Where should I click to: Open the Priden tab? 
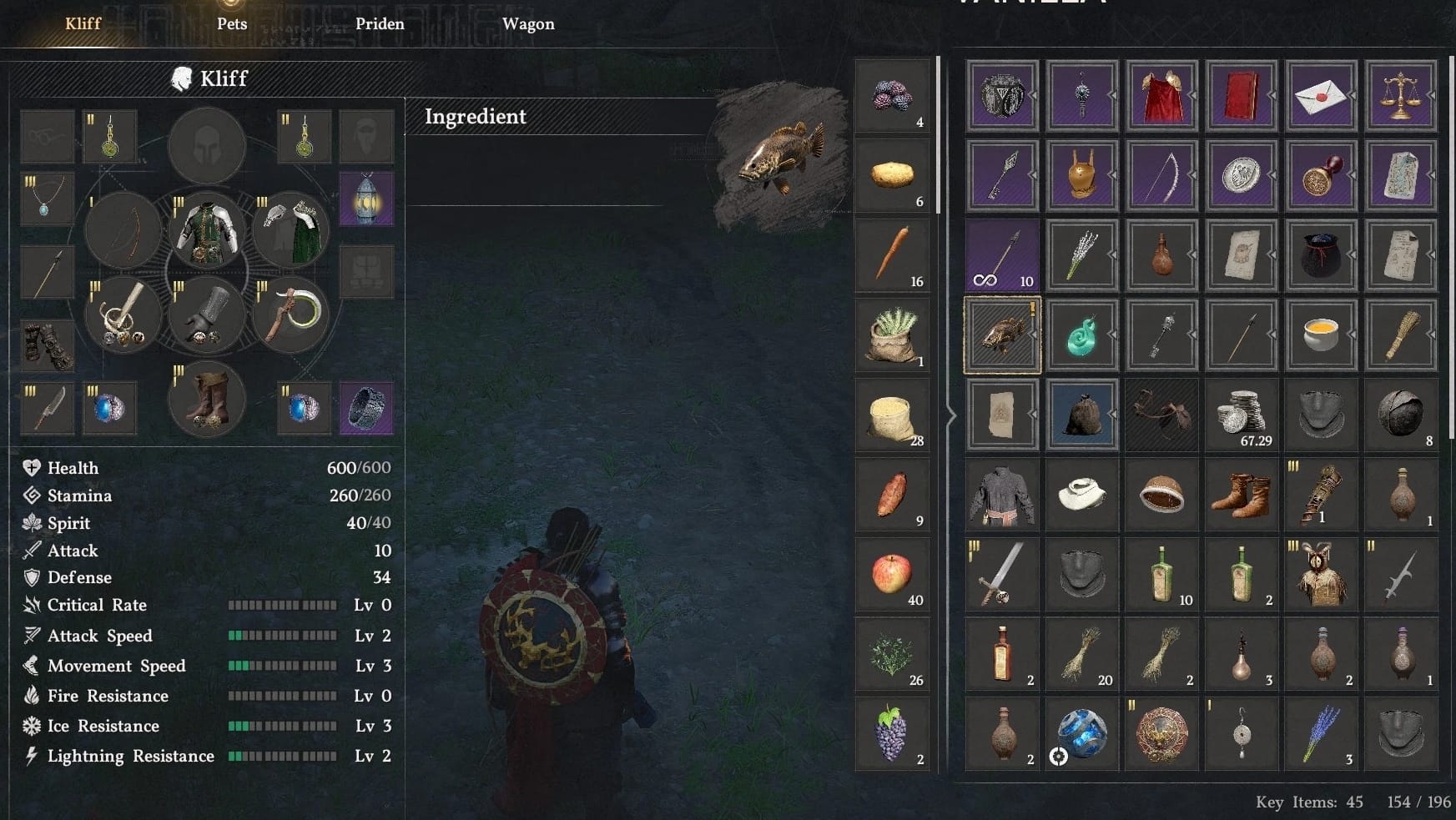[380, 24]
